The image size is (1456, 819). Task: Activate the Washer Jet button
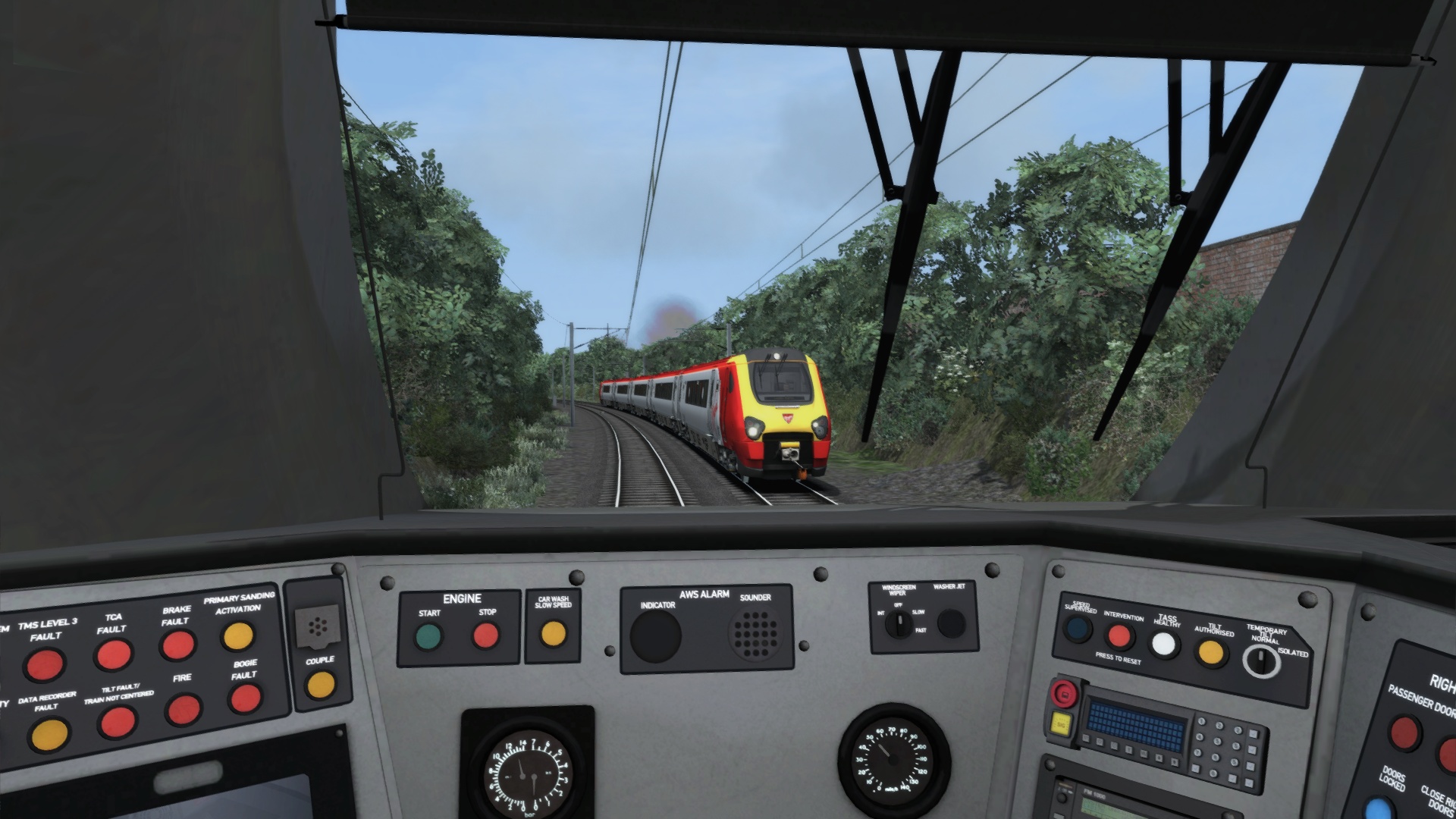(950, 623)
